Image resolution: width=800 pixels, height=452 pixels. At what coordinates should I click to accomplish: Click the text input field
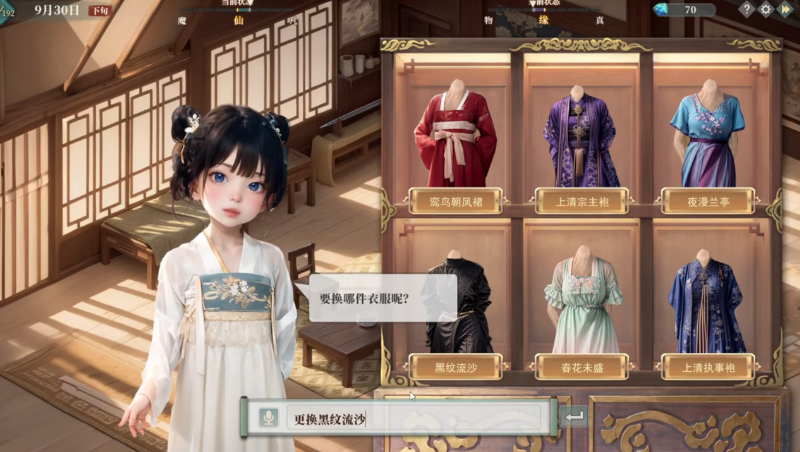[x=415, y=418]
